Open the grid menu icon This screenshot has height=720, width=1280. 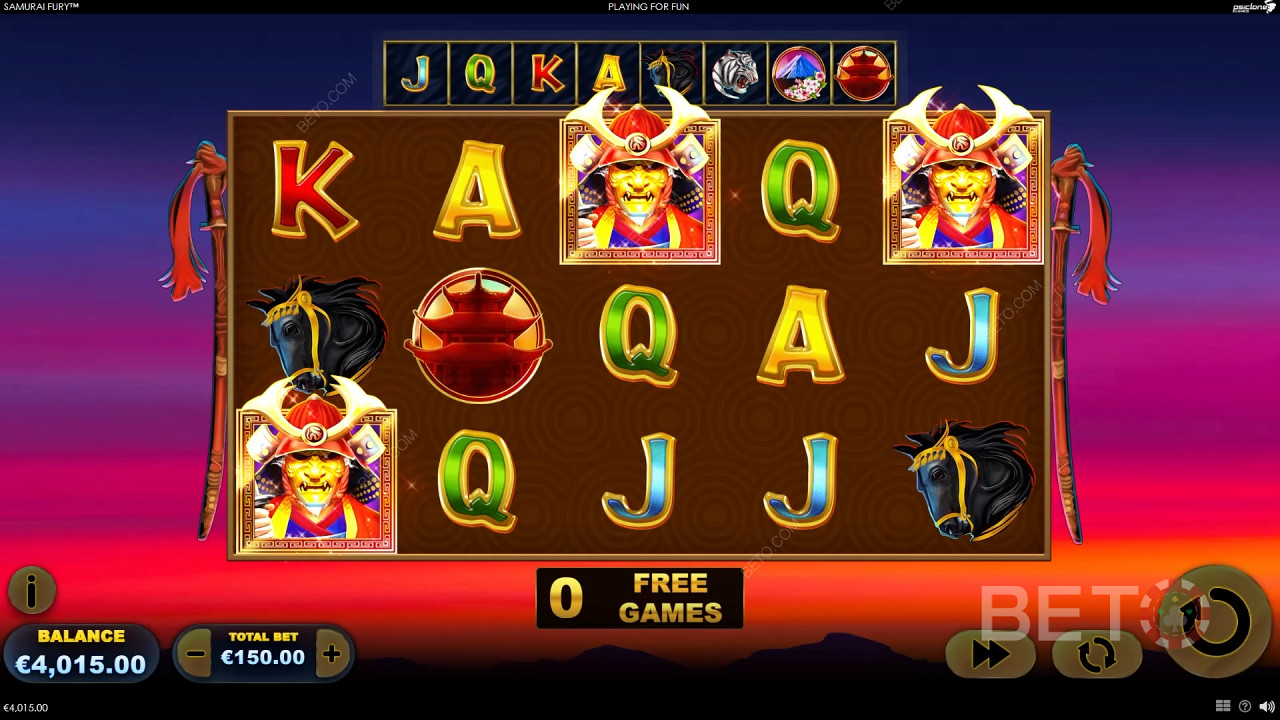pyautogui.click(x=1223, y=707)
